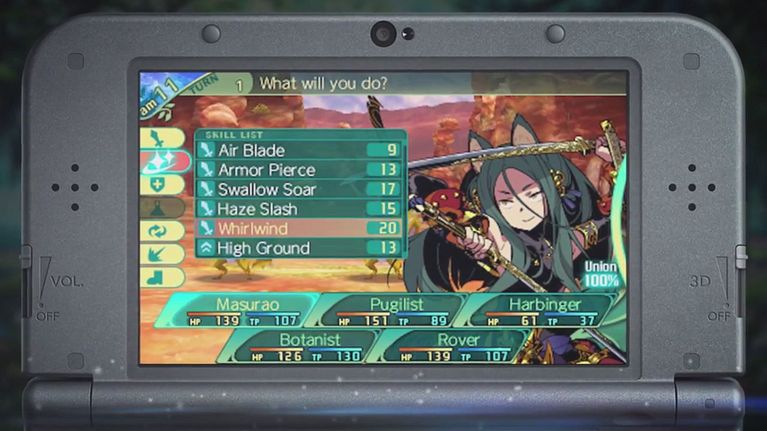Choose the boot escape command icon

click(161, 276)
